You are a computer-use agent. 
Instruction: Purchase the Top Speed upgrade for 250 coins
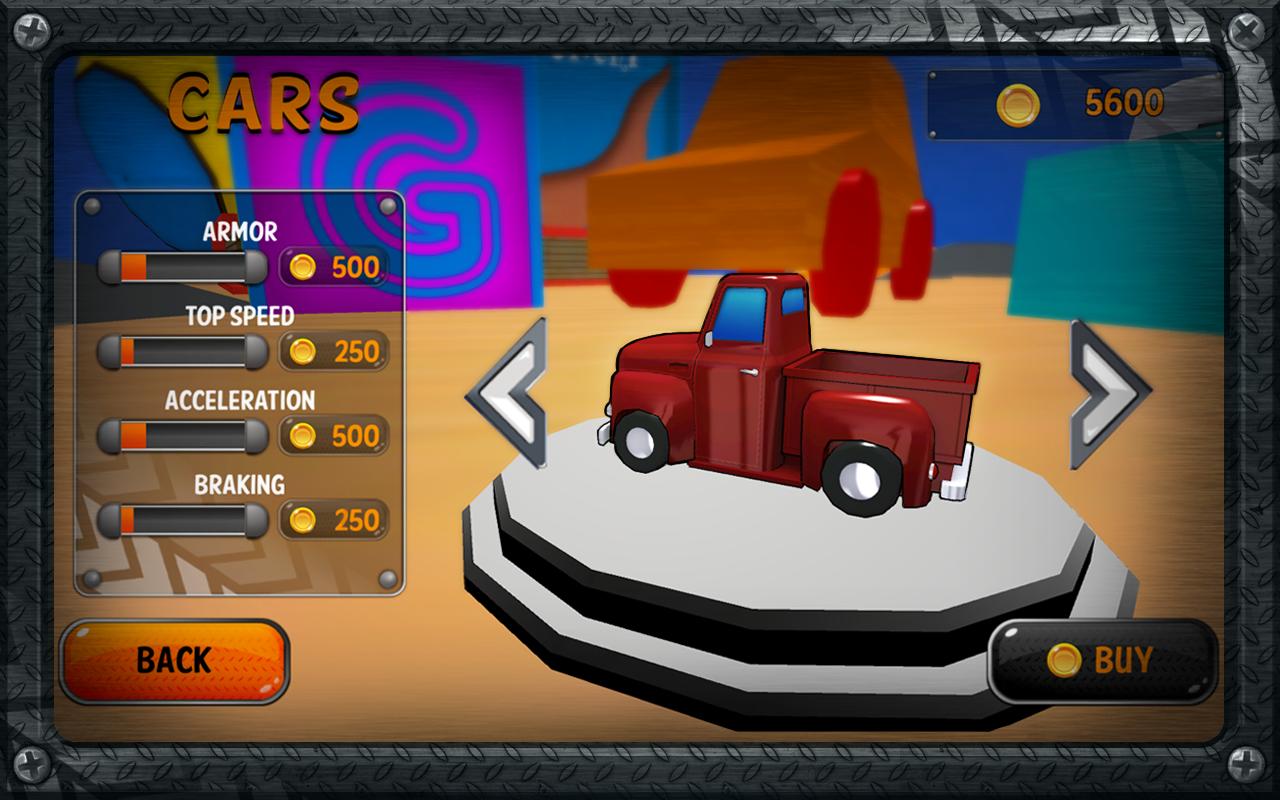tap(334, 351)
